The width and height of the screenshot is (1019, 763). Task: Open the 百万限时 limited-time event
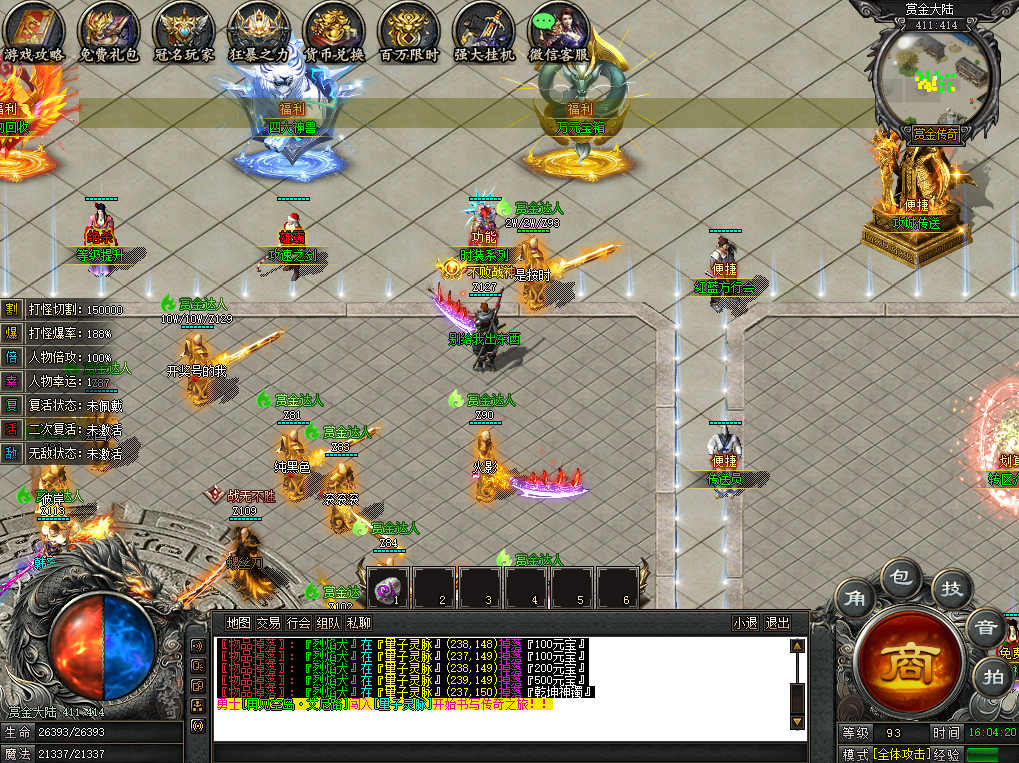point(409,28)
